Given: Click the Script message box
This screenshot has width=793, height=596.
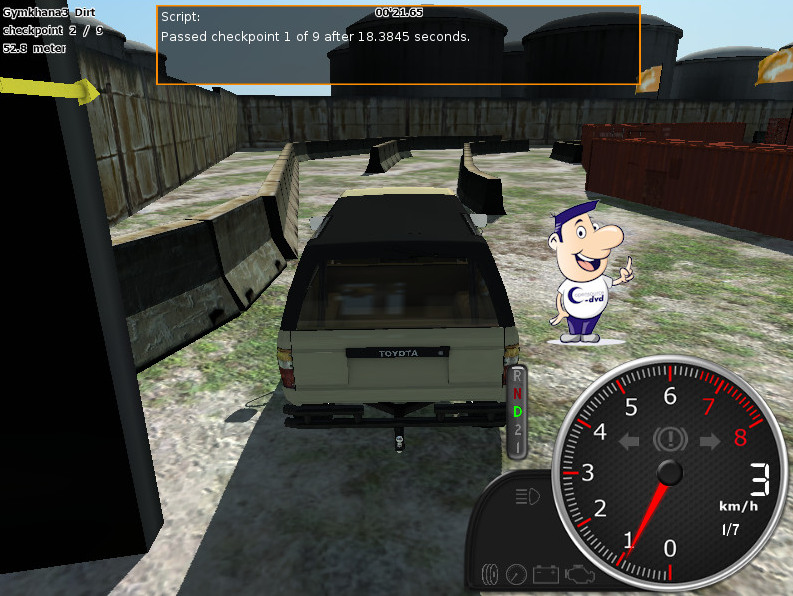Looking at the screenshot, I should tap(398, 46).
